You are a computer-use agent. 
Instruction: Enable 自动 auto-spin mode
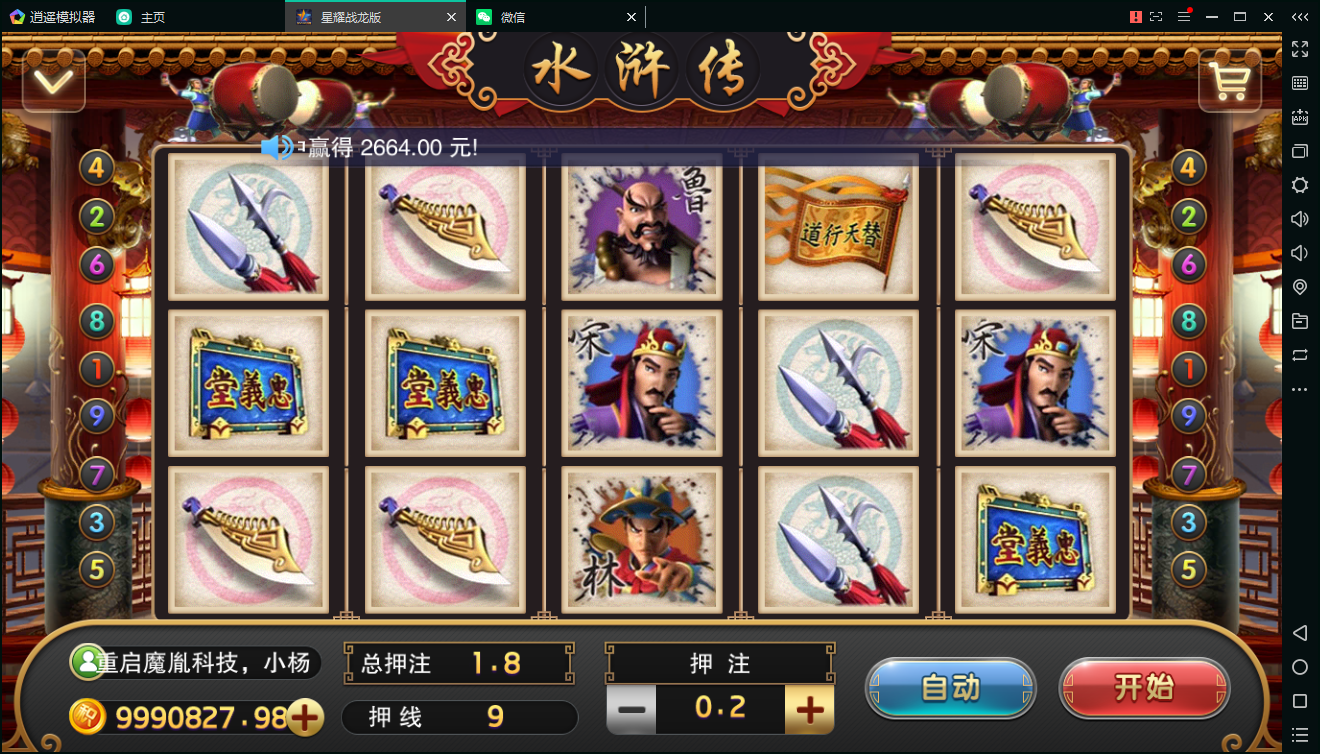pos(950,689)
